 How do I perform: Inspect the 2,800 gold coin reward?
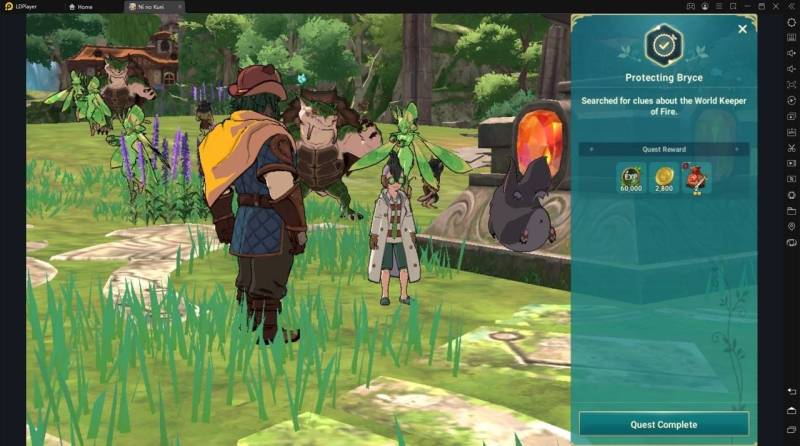(x=664, y=178)
